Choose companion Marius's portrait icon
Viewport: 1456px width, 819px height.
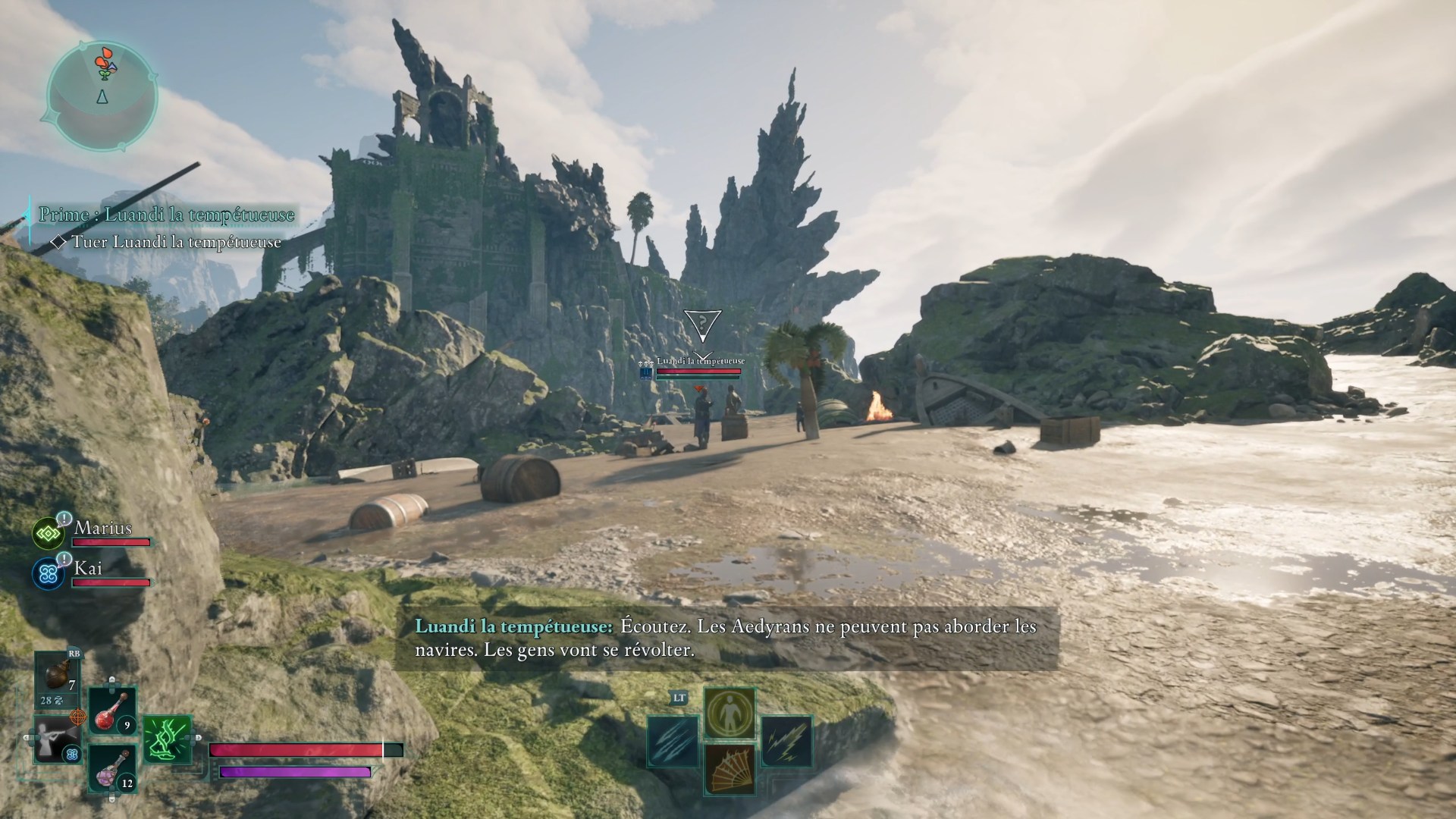49,534
